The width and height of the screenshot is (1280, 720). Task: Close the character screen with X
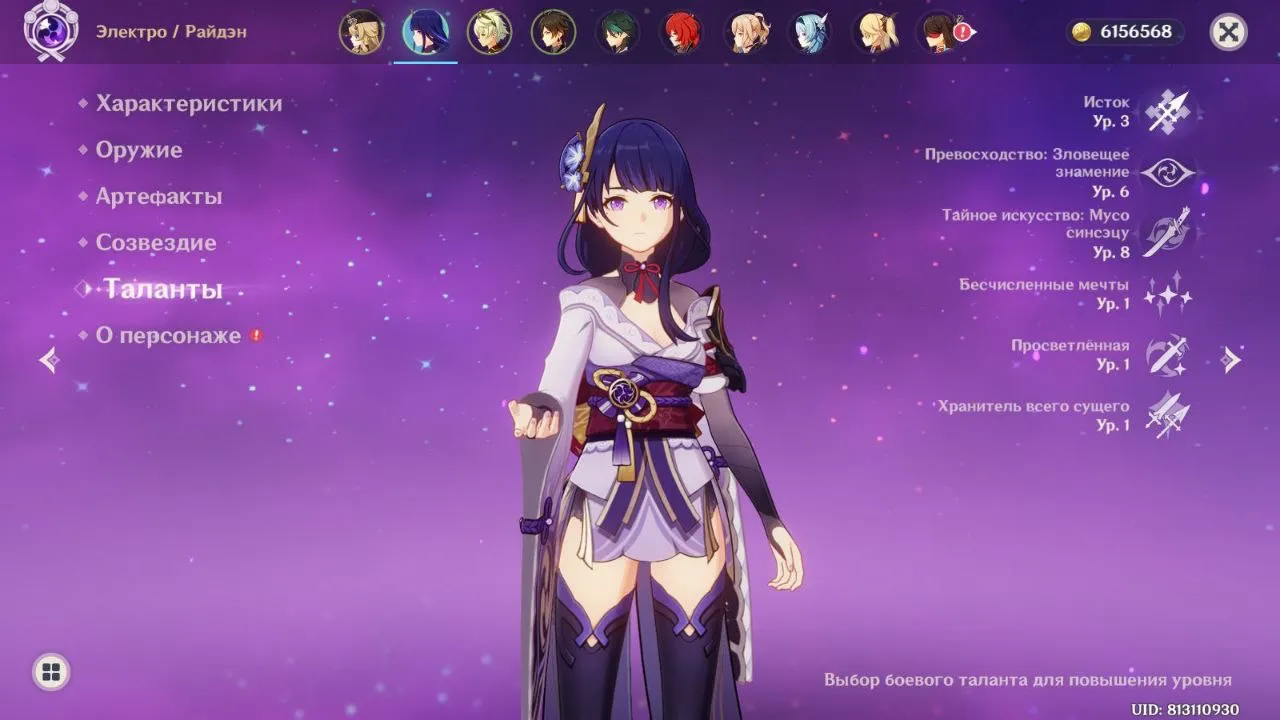[x=1228, y=32]
